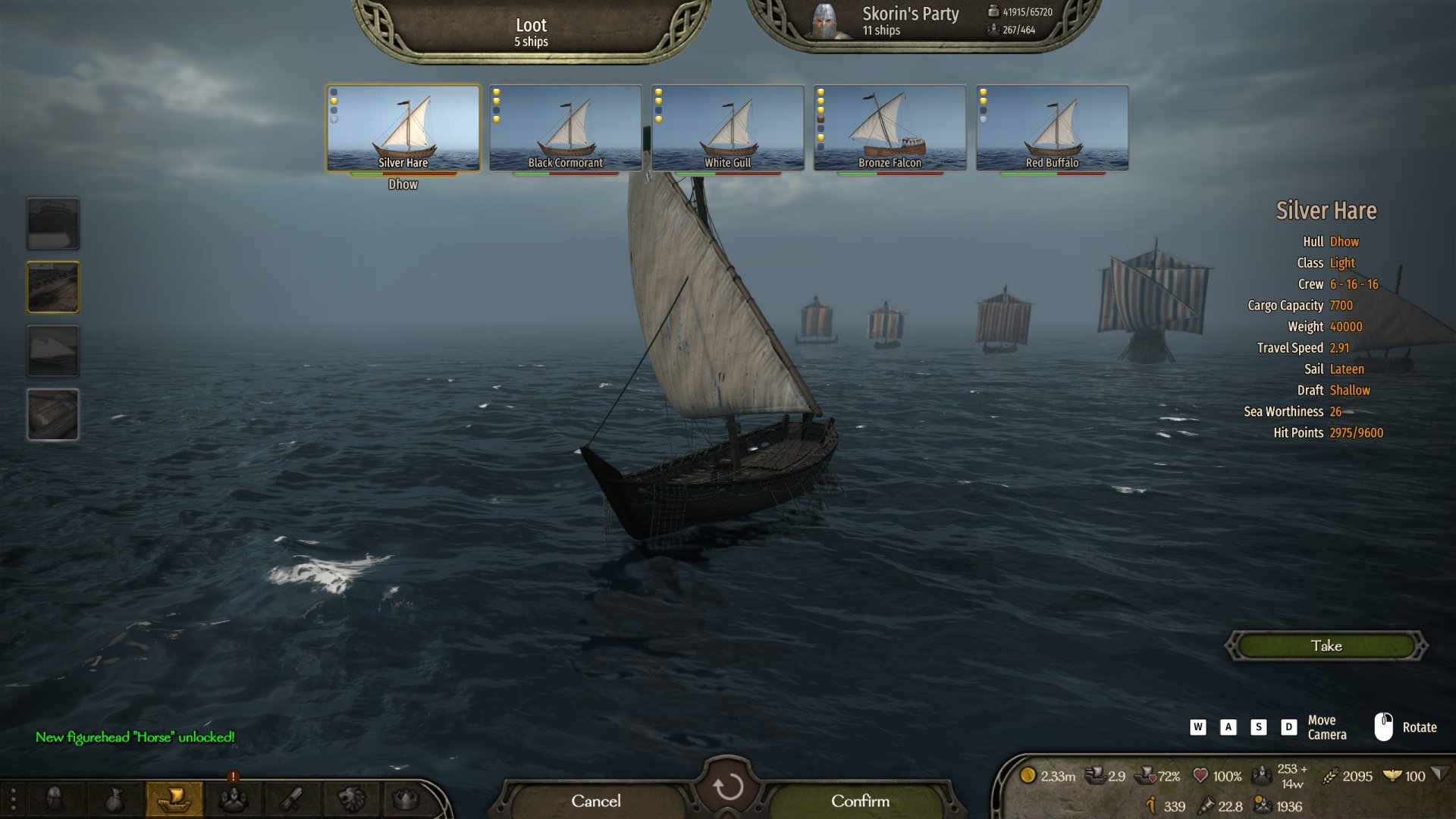
Task: Open the clan lion-head icon
Action: click(351, 799)
